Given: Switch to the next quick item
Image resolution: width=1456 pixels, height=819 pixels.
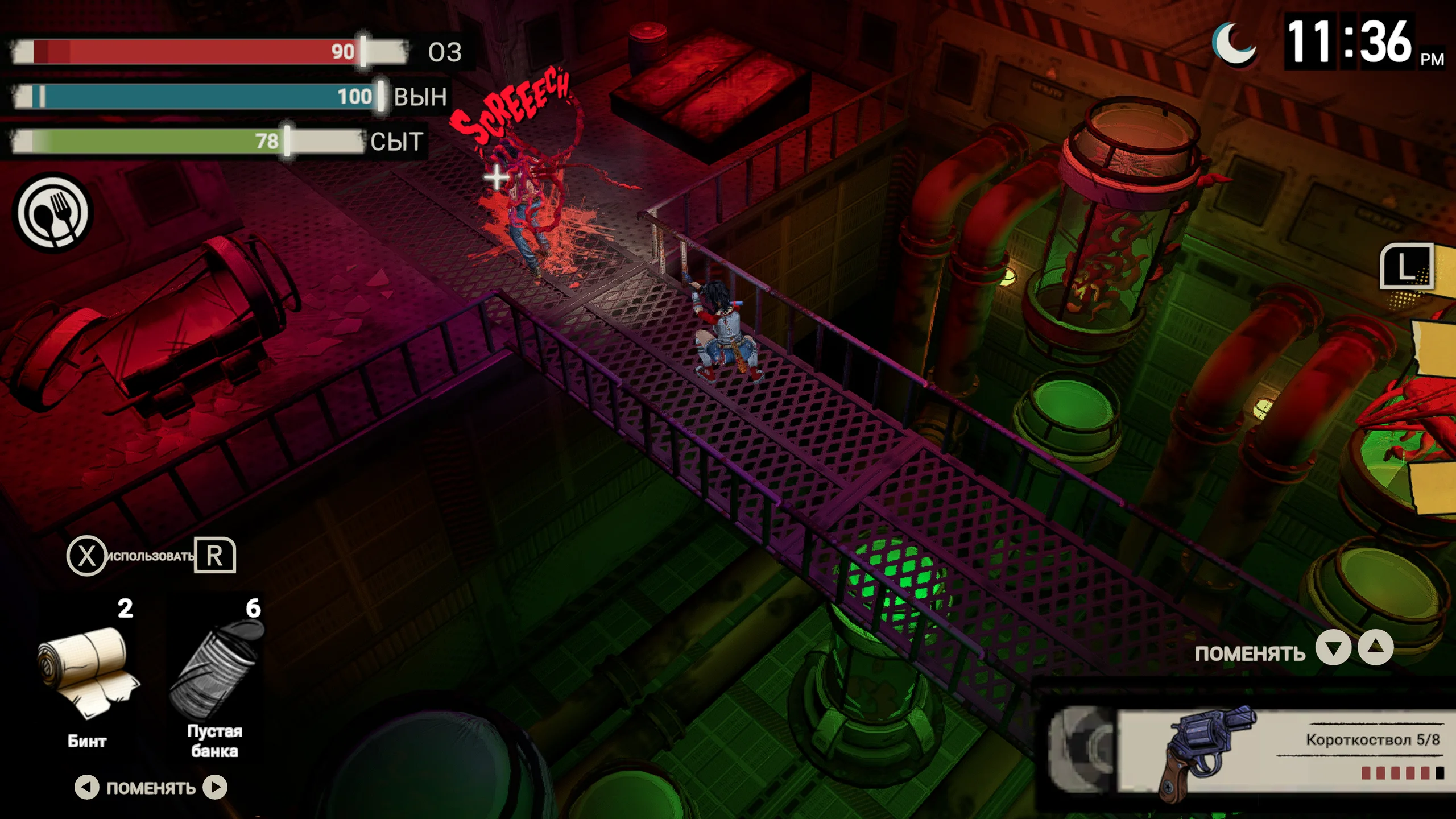Looking at the screenshot, I should click(216, 787).
